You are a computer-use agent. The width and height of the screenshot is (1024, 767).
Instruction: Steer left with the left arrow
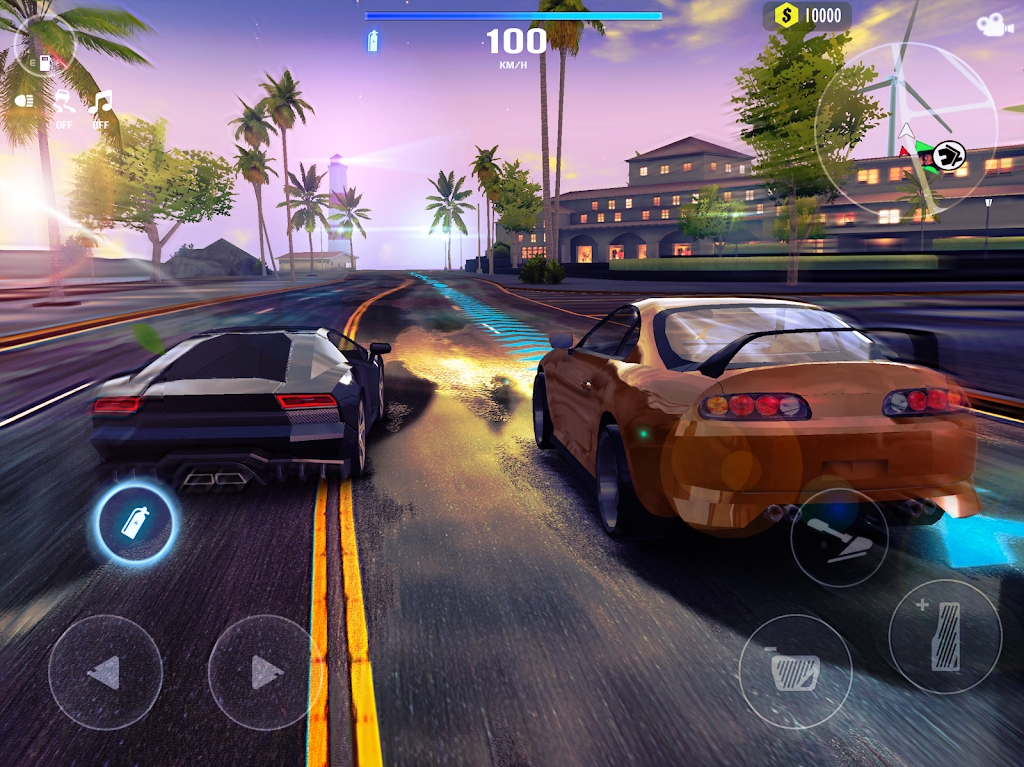(105, 672)
